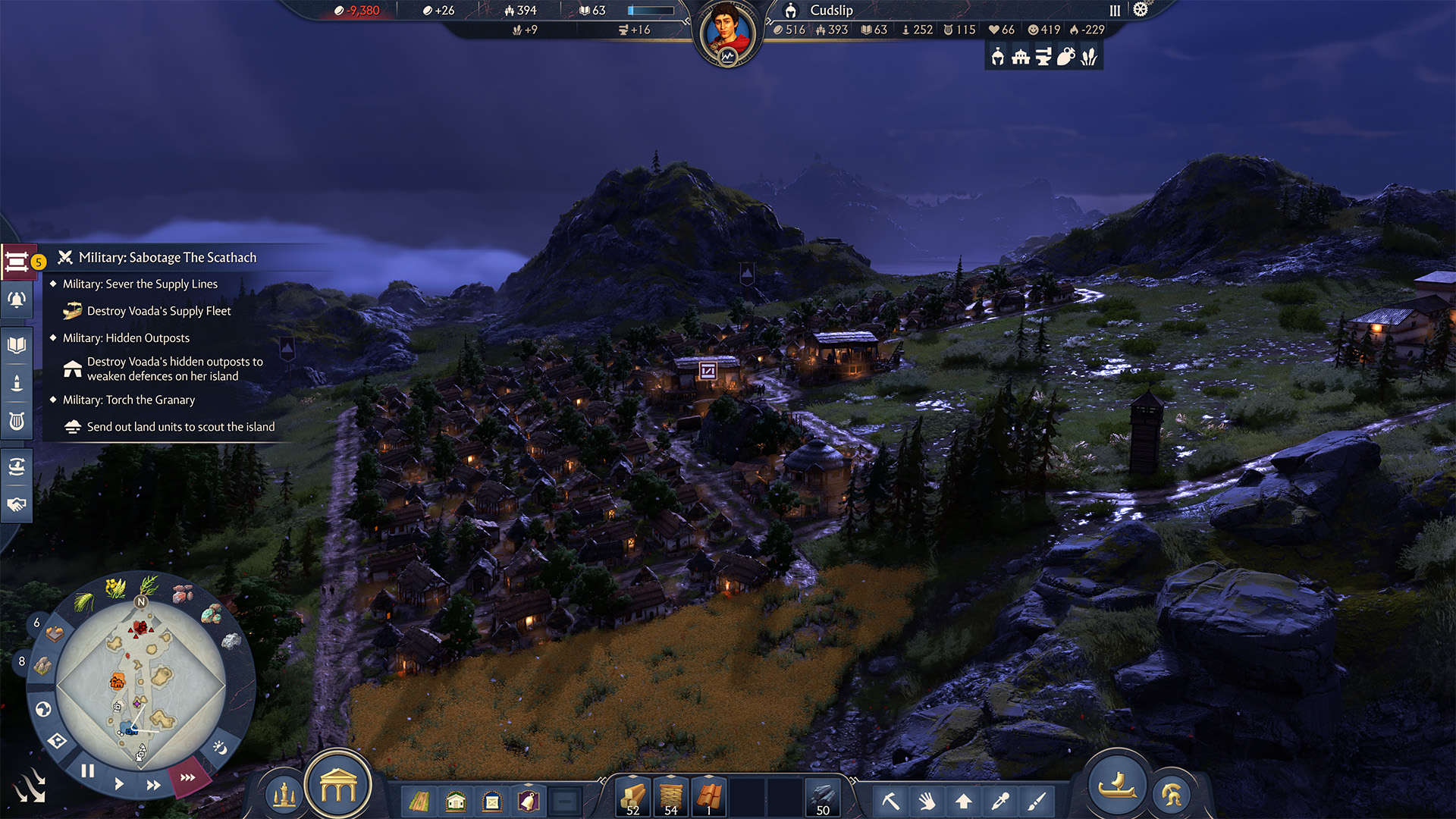Set game speed to double fast-forward
Image resolution: width=1456 pixels, height=819 pixels.
pyautogui.click(x=153, y=785)
